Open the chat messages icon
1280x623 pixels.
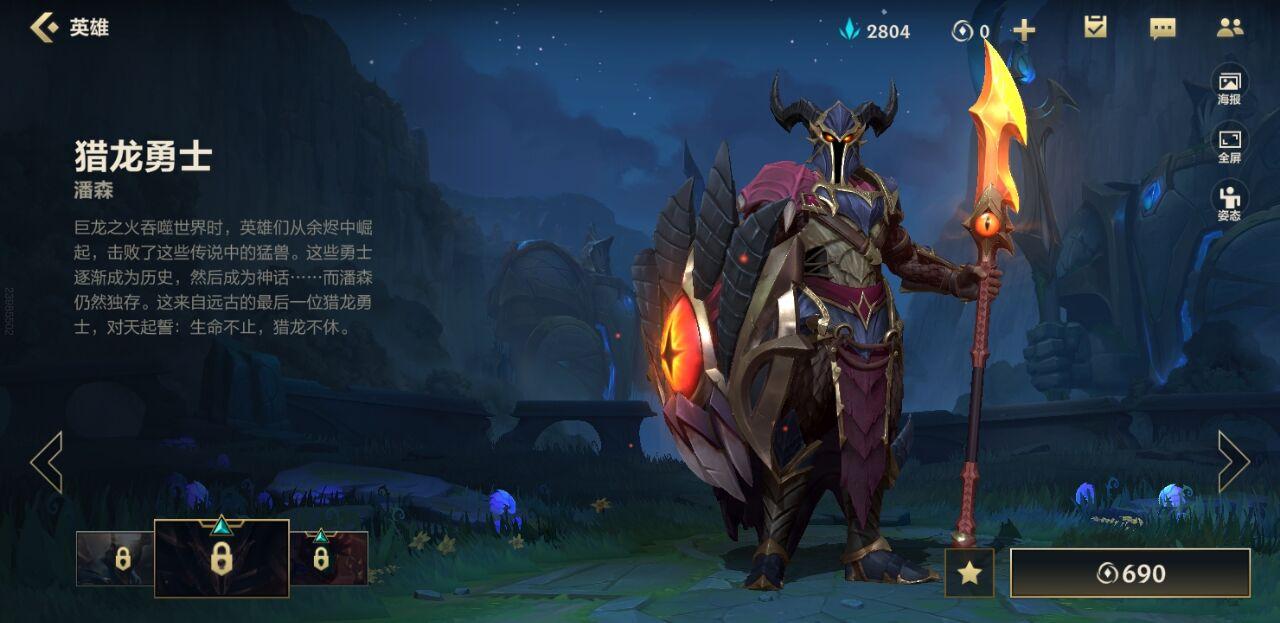pyautogui.click(x=1162, y=28)
